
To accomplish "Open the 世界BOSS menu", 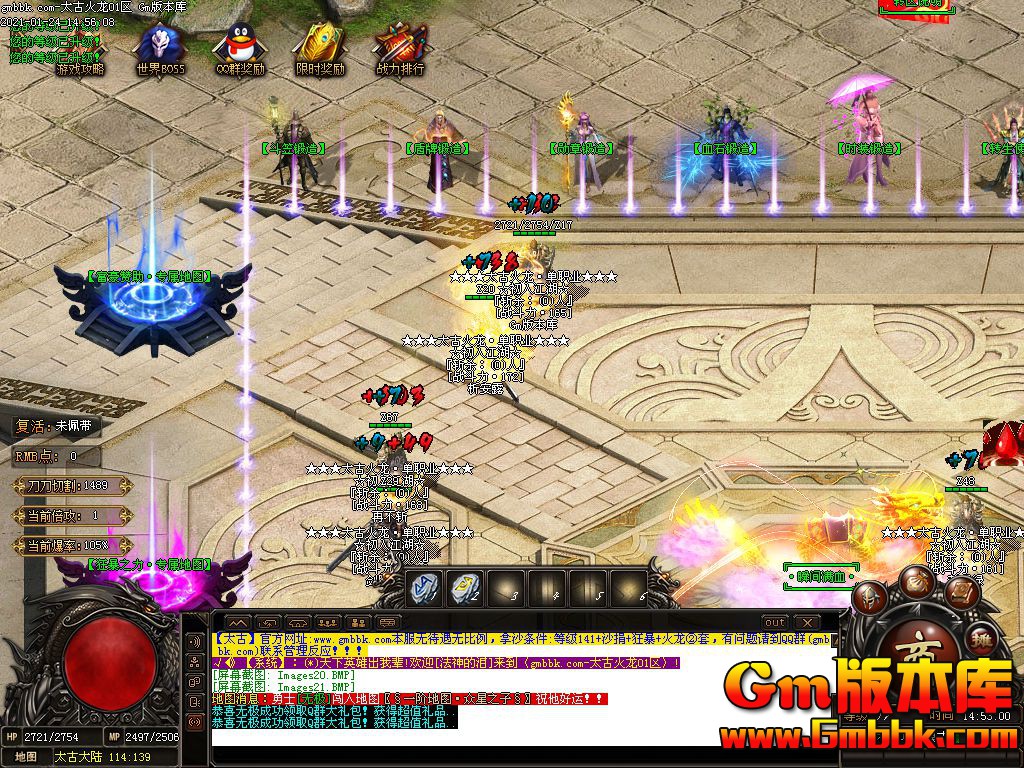I will (x=160, y=50).
